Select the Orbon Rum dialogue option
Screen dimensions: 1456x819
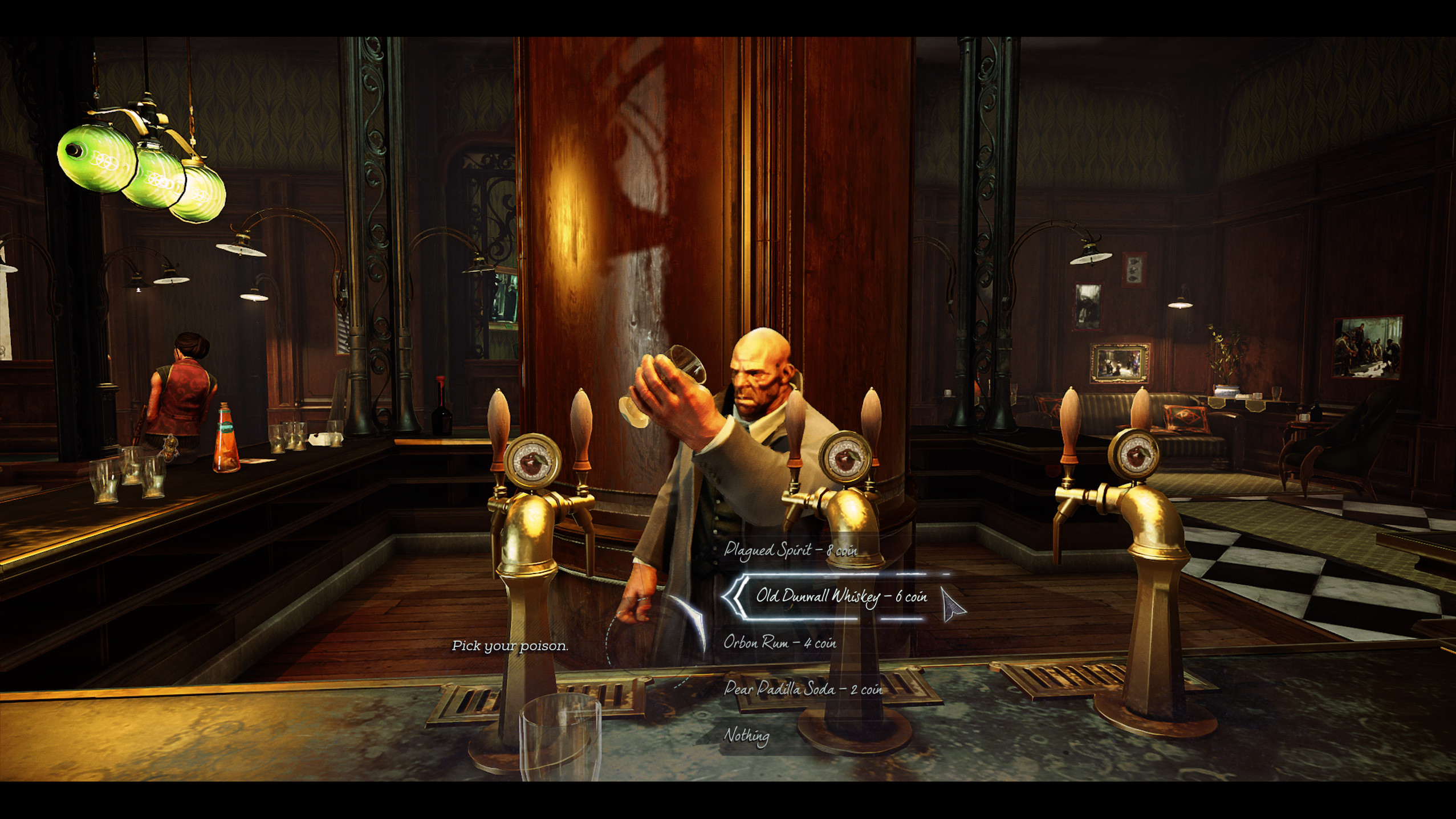point(779,643)
